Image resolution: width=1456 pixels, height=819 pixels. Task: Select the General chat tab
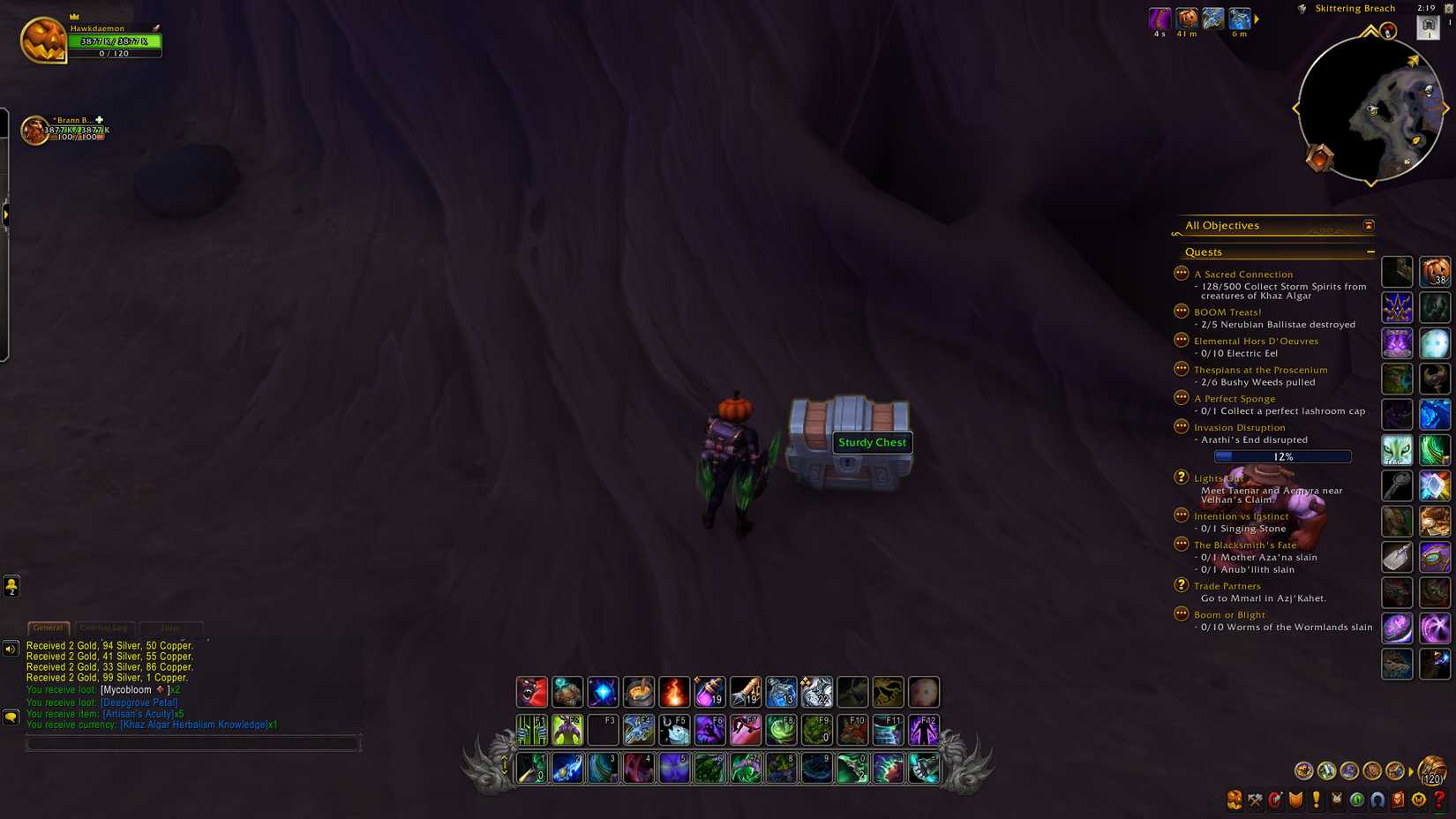[49, 627]
